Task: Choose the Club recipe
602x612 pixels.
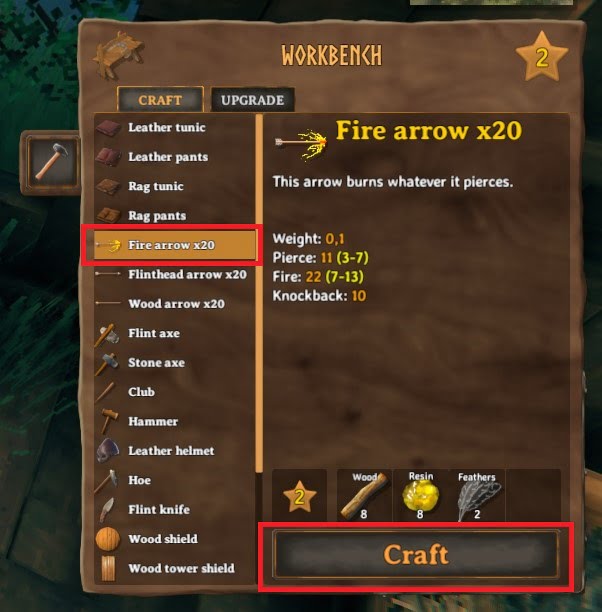Action: click(142, 392)
